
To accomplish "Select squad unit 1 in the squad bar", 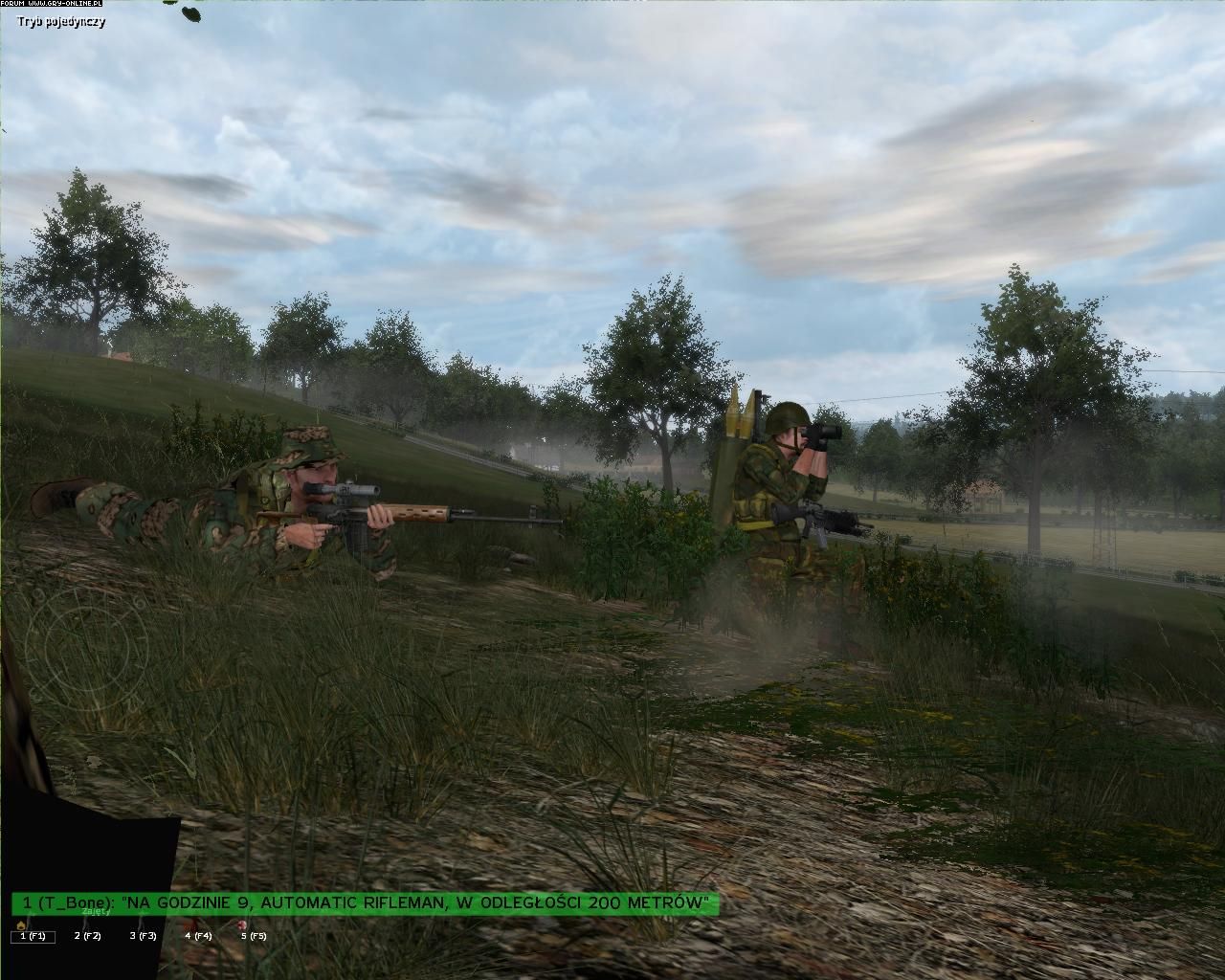I will click(x=33, y=936).
